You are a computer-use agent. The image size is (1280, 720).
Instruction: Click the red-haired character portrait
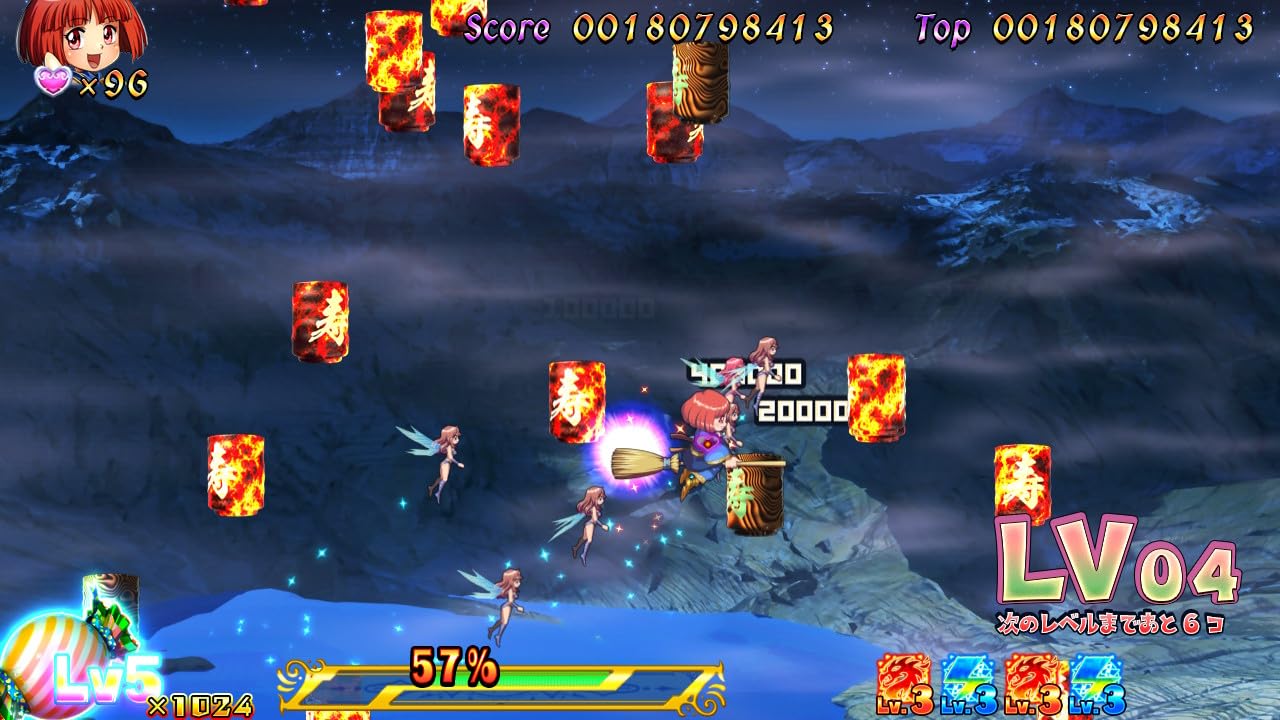point(82,32)
